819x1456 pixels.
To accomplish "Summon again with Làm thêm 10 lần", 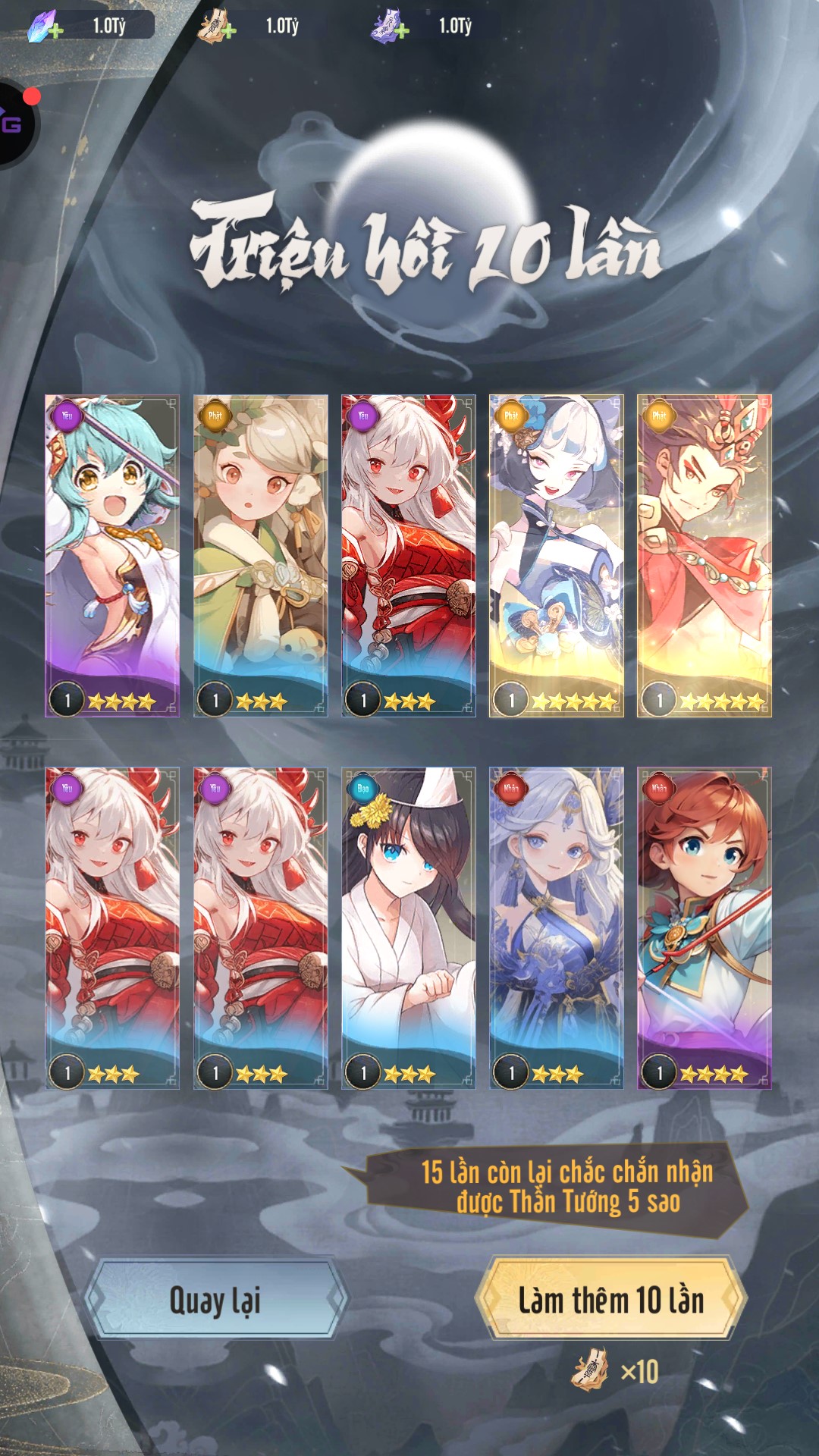I will pos(611,1300).
